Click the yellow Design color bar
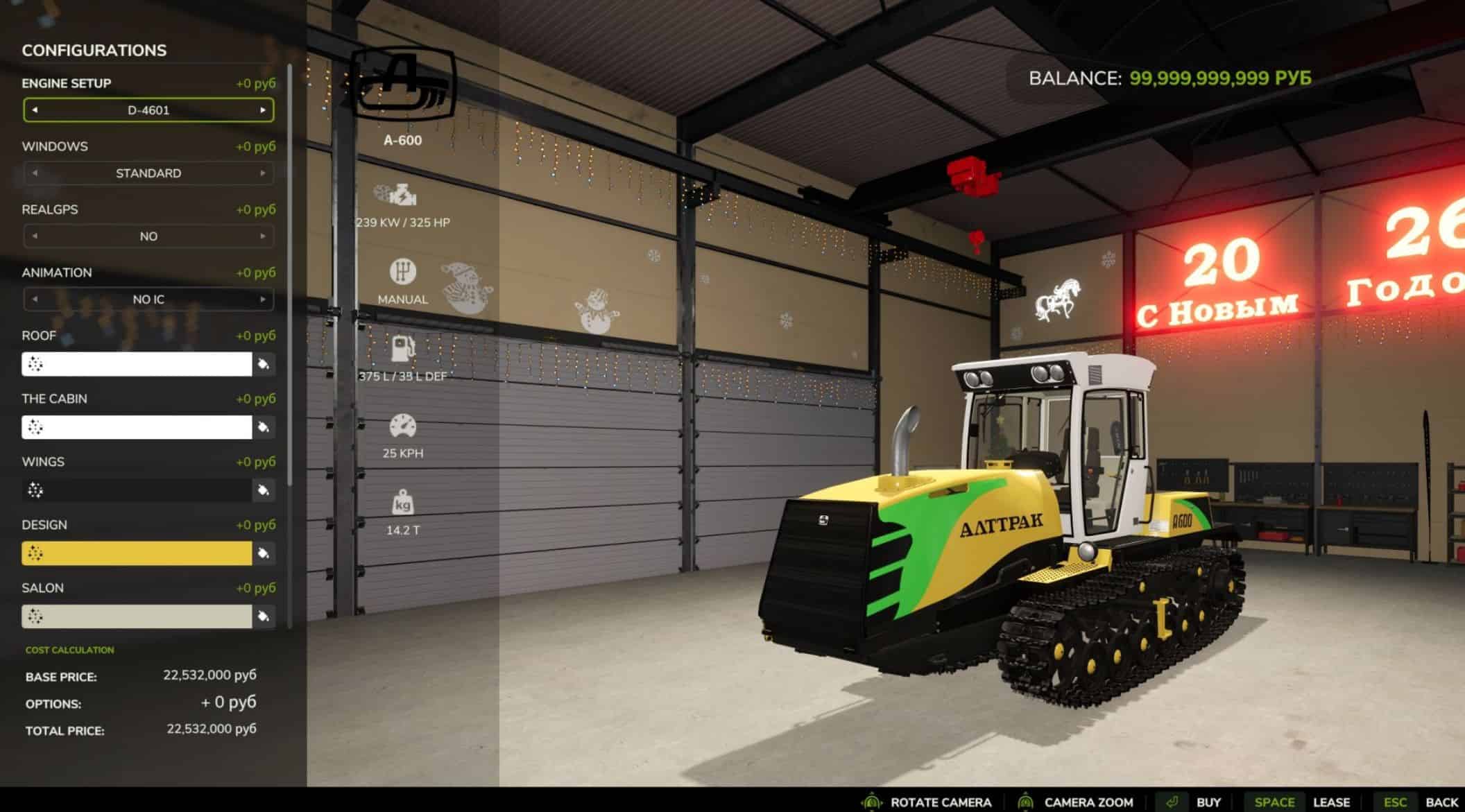1465x812 pixels. point(137,553)
